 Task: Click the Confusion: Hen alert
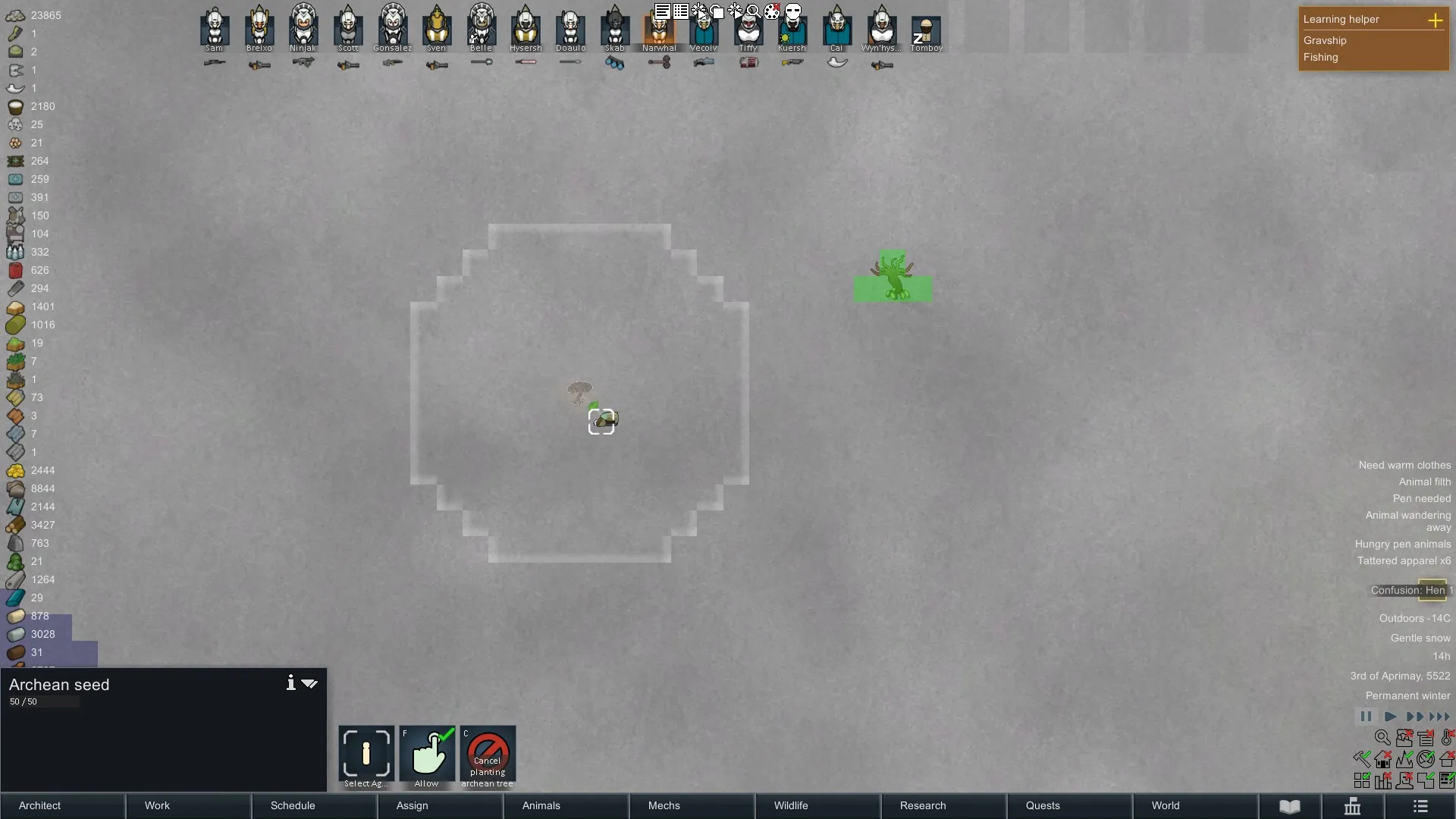[1410, 590]
